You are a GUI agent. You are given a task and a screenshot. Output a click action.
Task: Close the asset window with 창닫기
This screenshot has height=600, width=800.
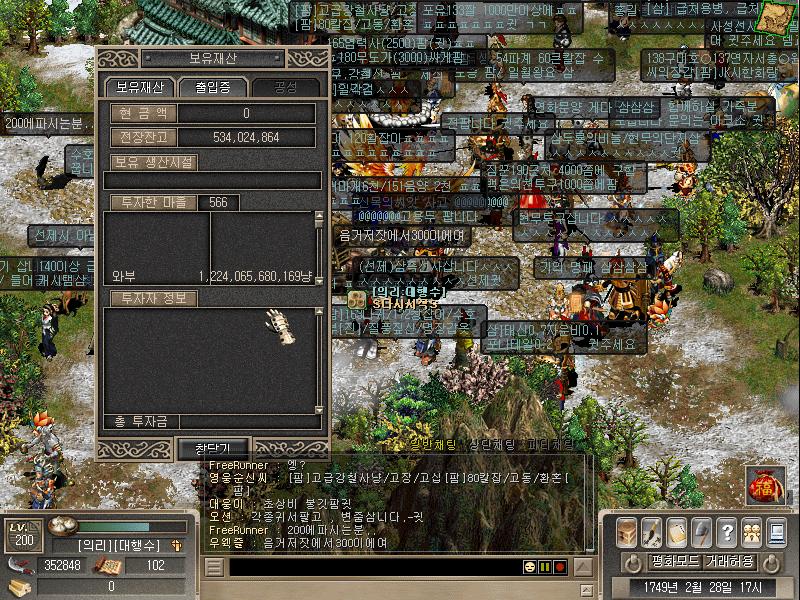[x=212, y=448]
